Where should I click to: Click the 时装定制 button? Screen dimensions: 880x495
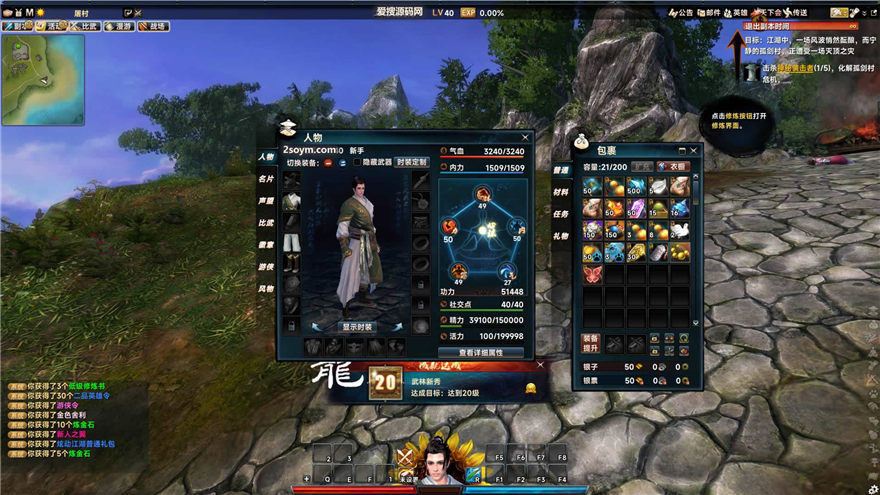(x=411, y=162)
